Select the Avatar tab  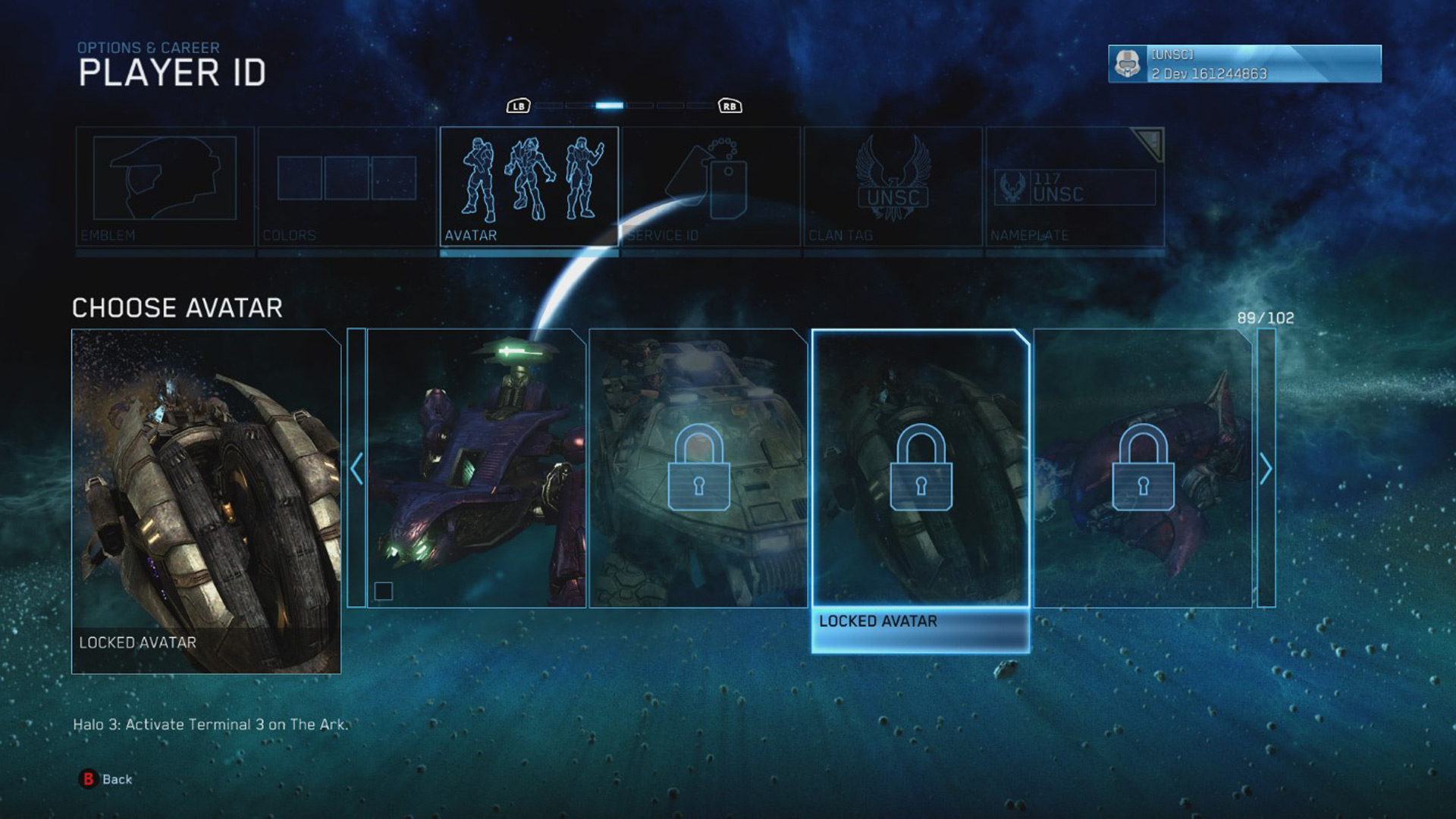tap(529, 187)
